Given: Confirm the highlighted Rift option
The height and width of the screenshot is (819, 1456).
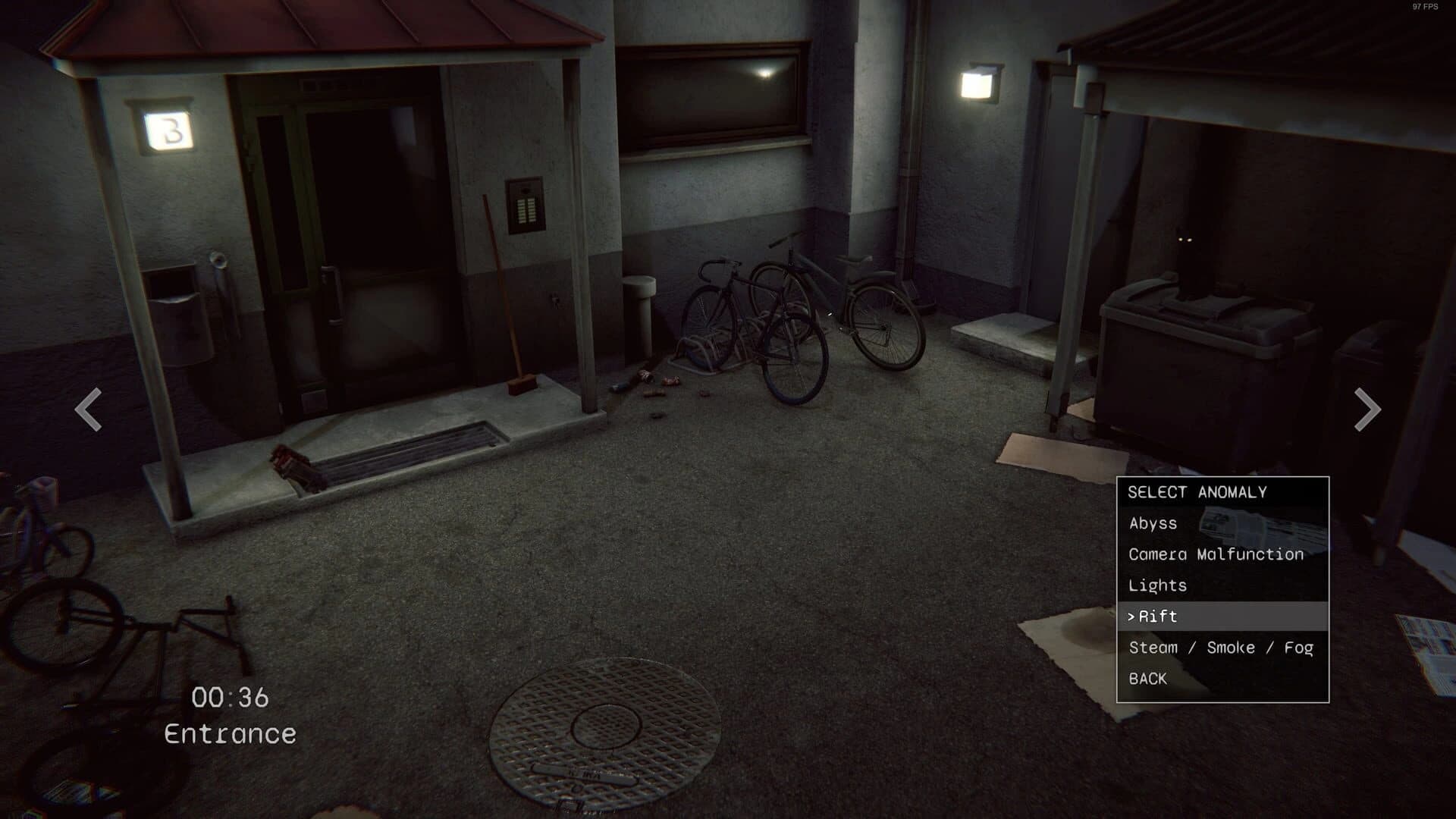Looking at the screenshot, I should click(1157, 617).
